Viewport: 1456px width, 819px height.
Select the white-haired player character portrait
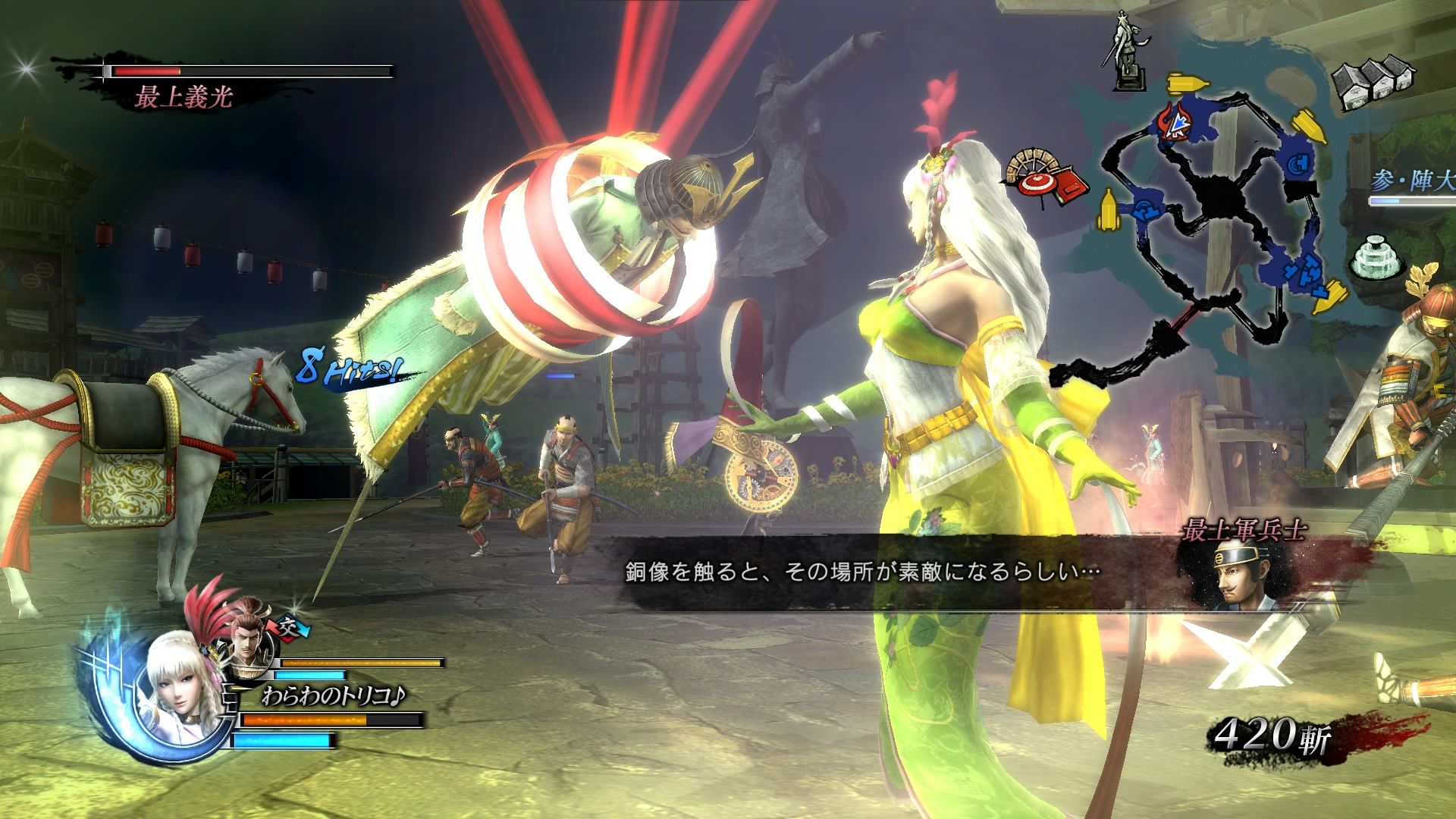click(180, 698)
